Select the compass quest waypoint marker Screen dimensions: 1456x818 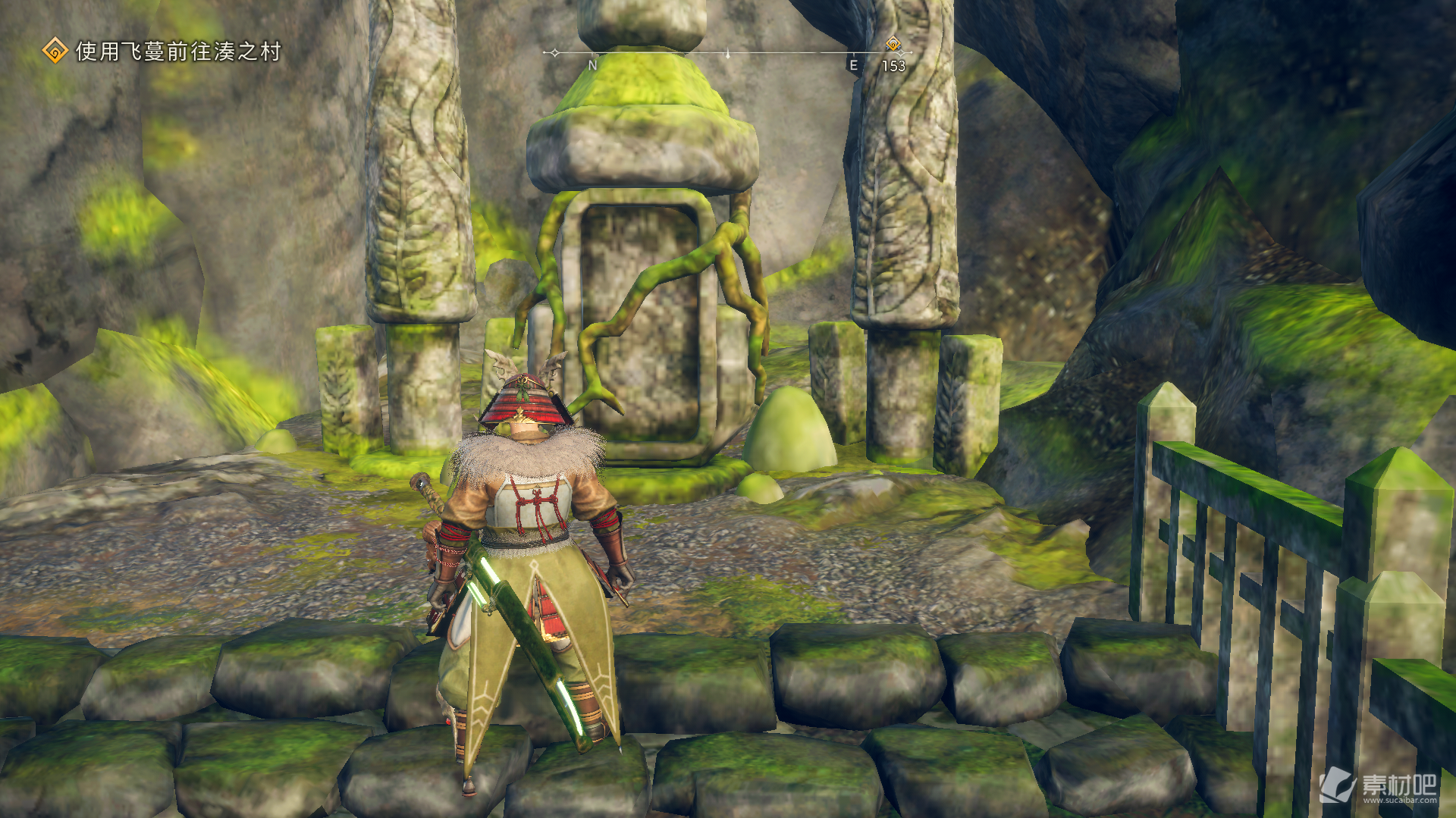(893, 44)
